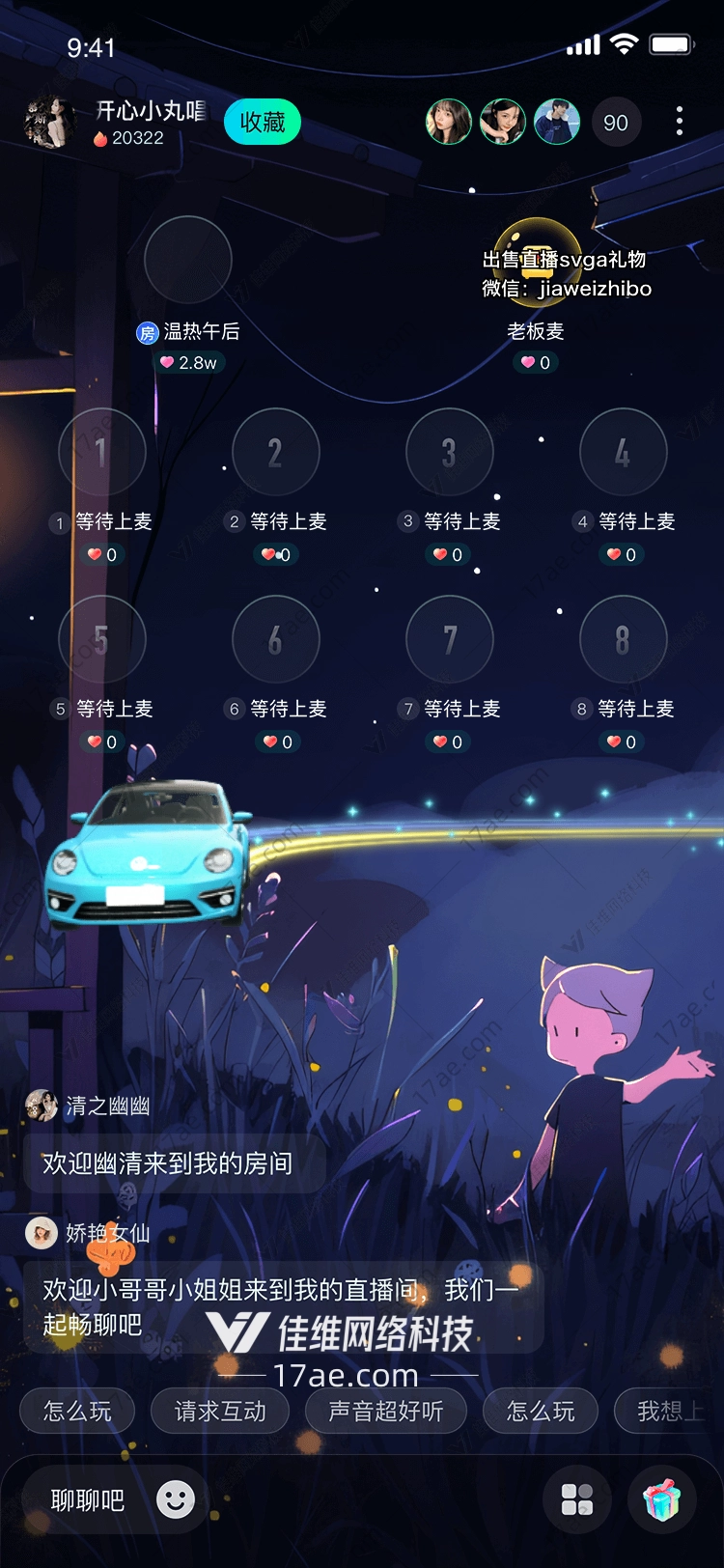Pick mic seat number 8
This screenshot has height=1568, width=724.
point(624,639)
